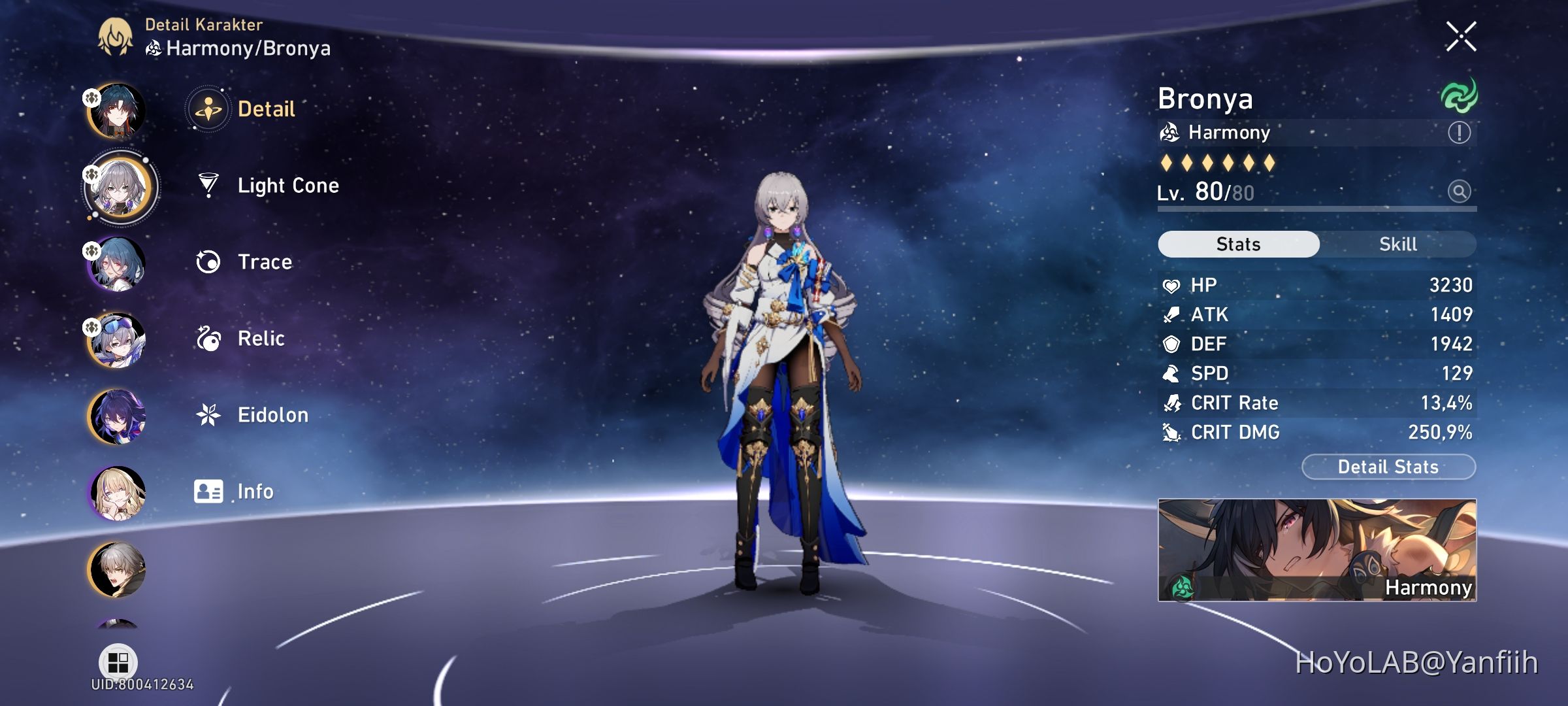Switch to the Skill tab

tap(1398, 244)
